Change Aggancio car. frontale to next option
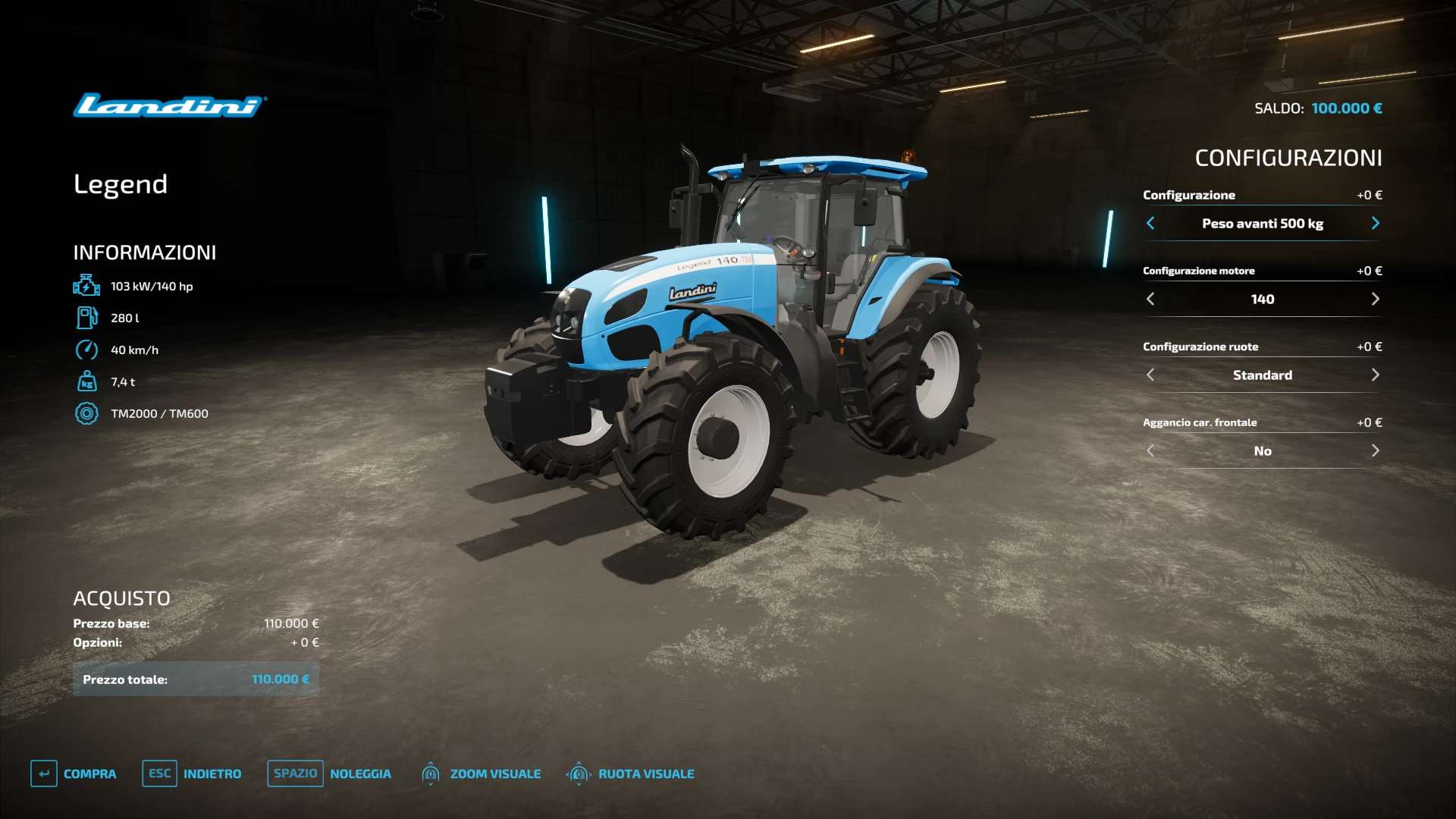The width and height of the screenshot is (1456, 819). point(1375,450)
